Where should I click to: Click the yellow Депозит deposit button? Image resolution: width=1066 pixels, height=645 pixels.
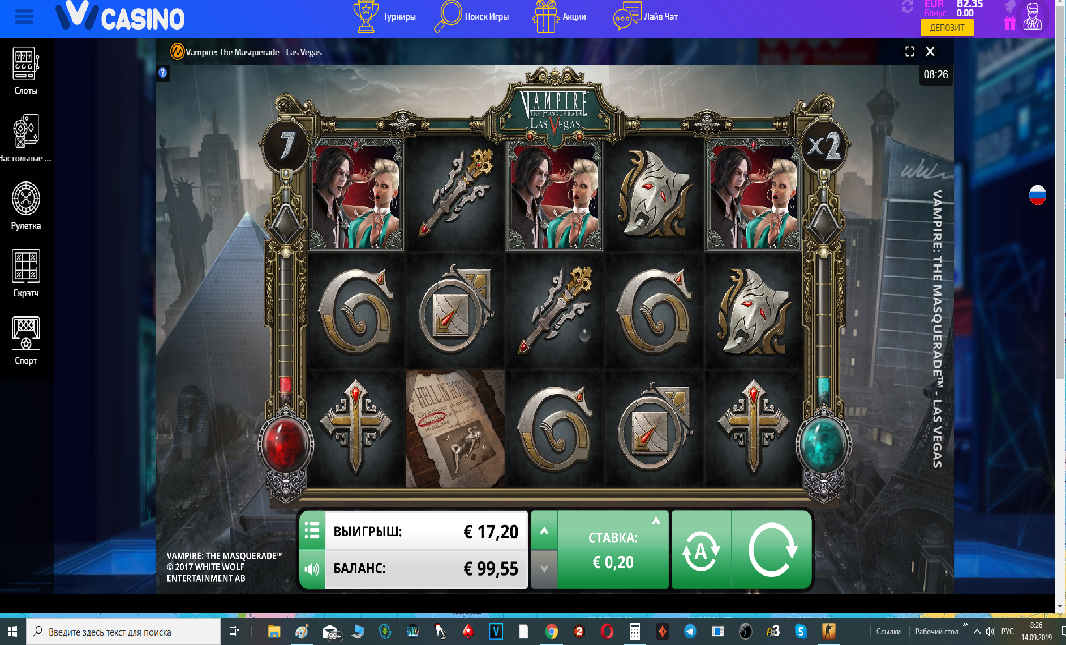tap(953, 28)
